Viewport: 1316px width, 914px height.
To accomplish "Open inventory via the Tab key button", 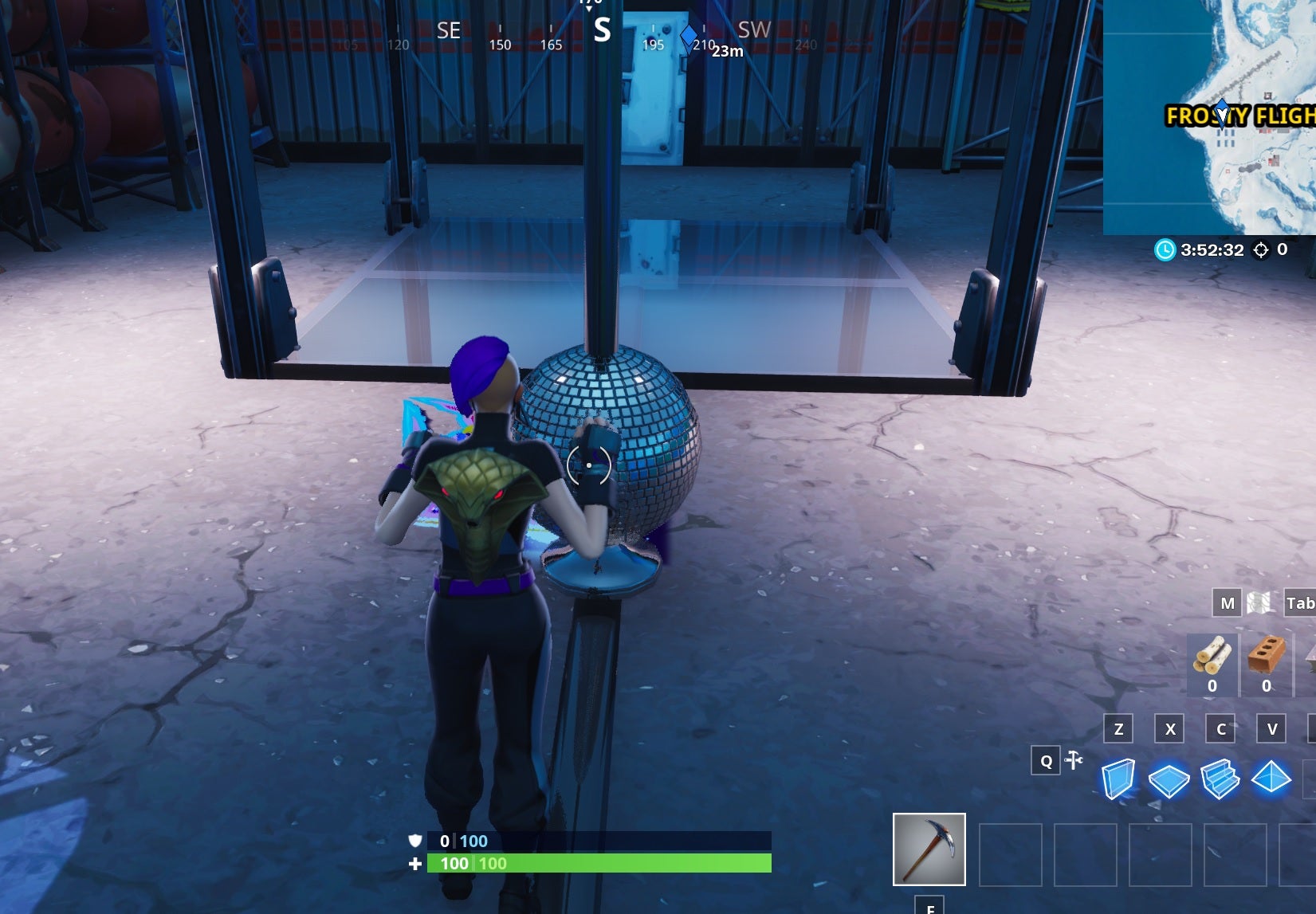I will (x=1302, y=603).
